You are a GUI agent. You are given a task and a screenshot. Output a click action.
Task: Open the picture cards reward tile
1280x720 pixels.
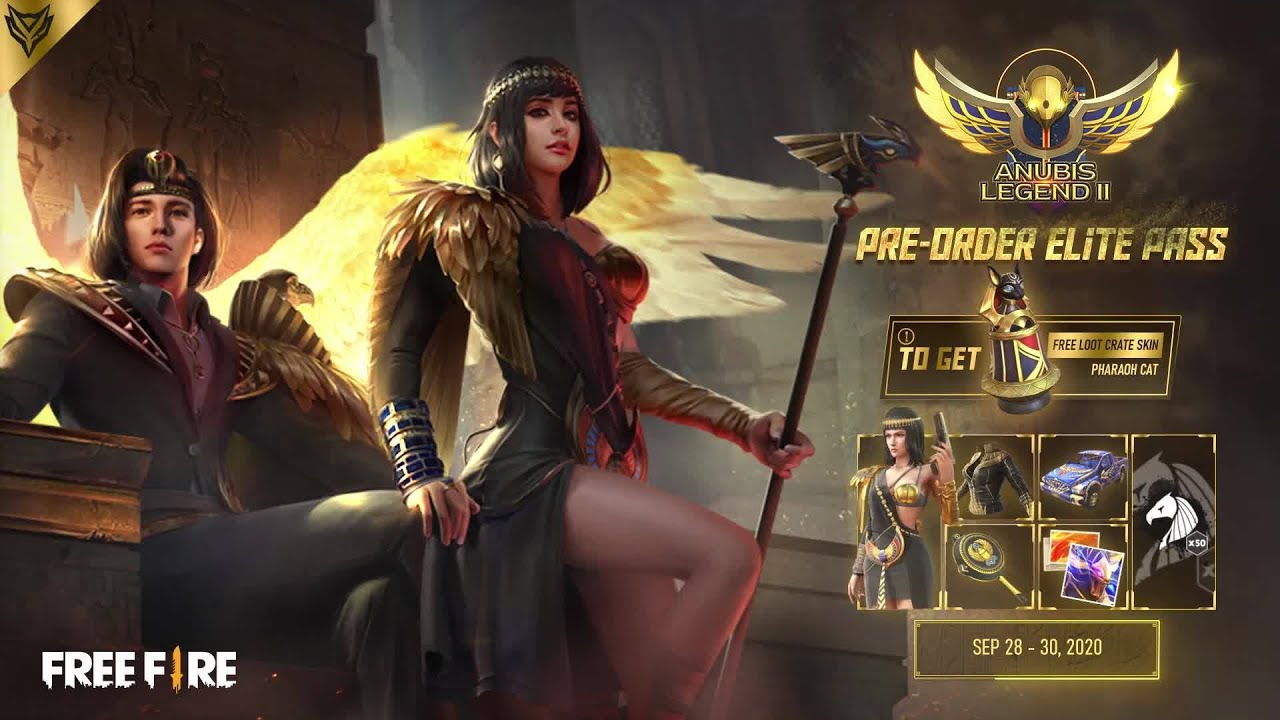tap(1082, 566)
